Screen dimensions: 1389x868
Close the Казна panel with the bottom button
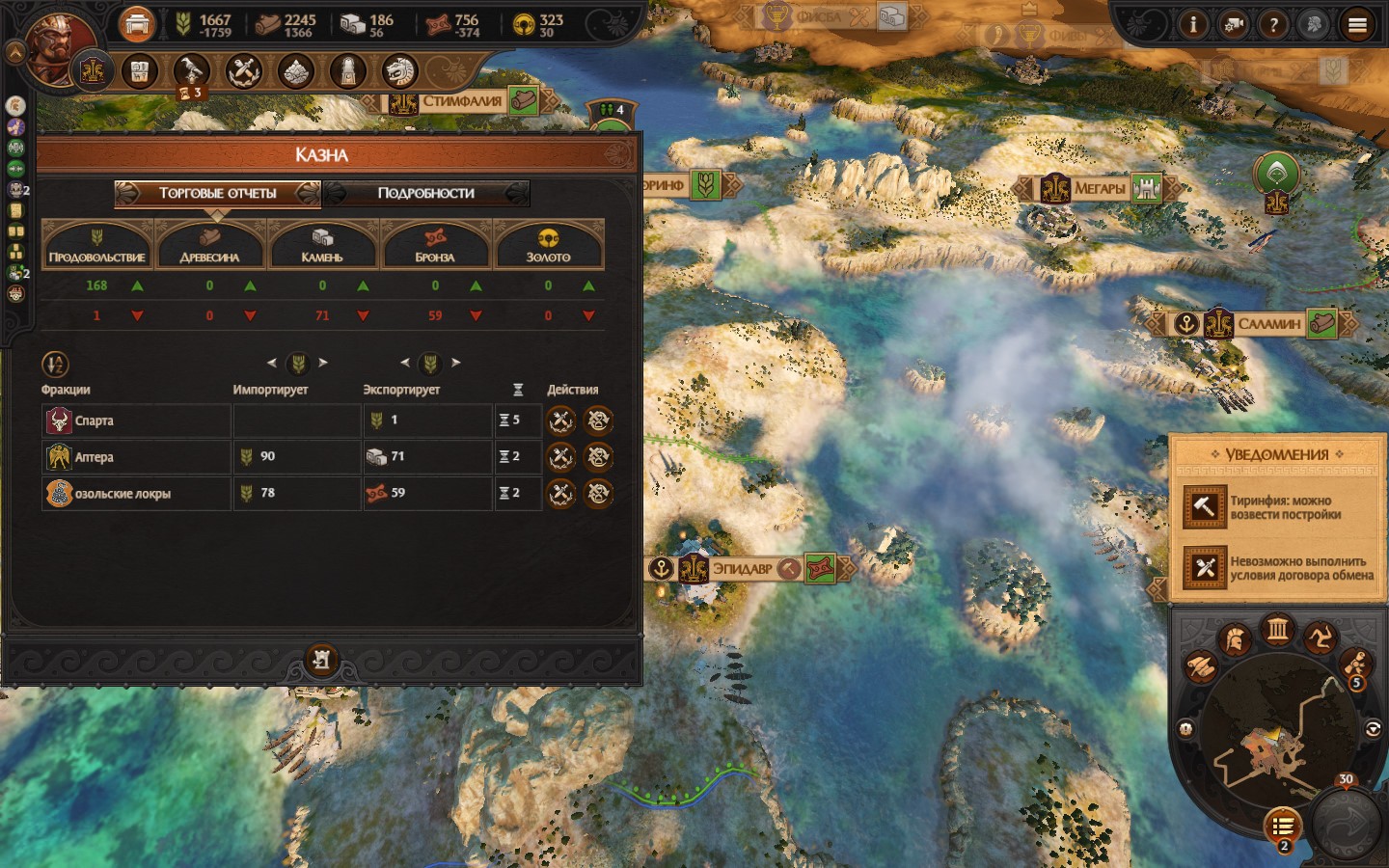coord(321,660)
